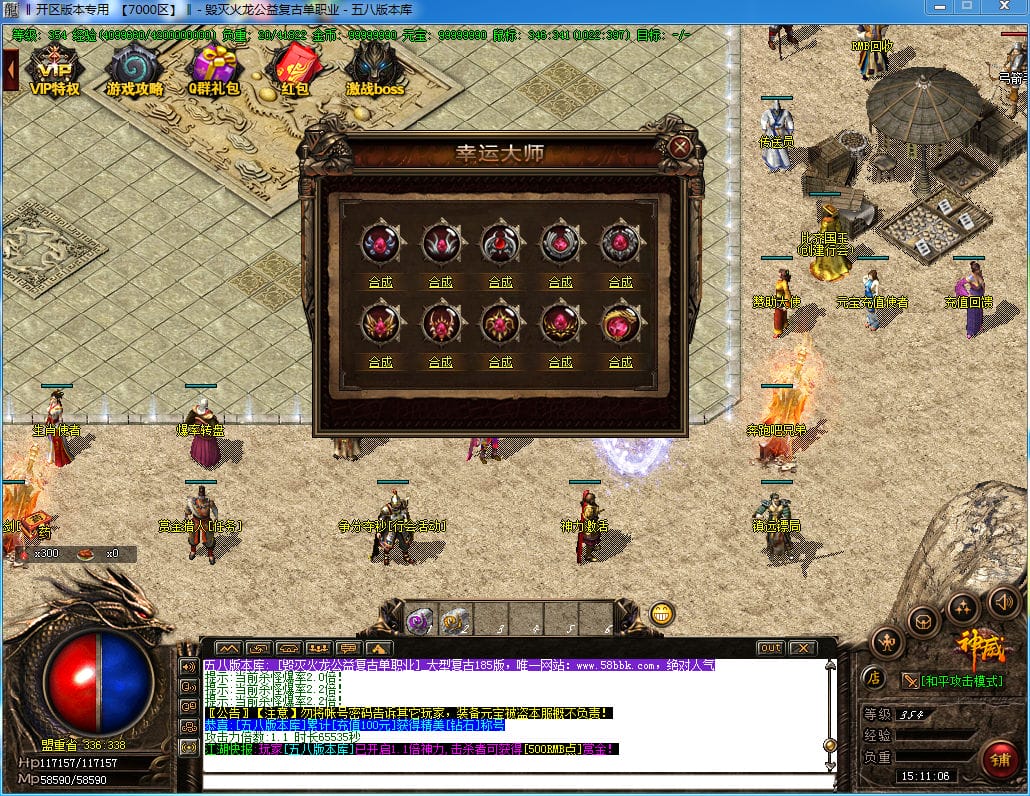The height and width of the screenshot is (796, 1030).
Task: Open the 铺 shop button
Action: click(1000, 760)
